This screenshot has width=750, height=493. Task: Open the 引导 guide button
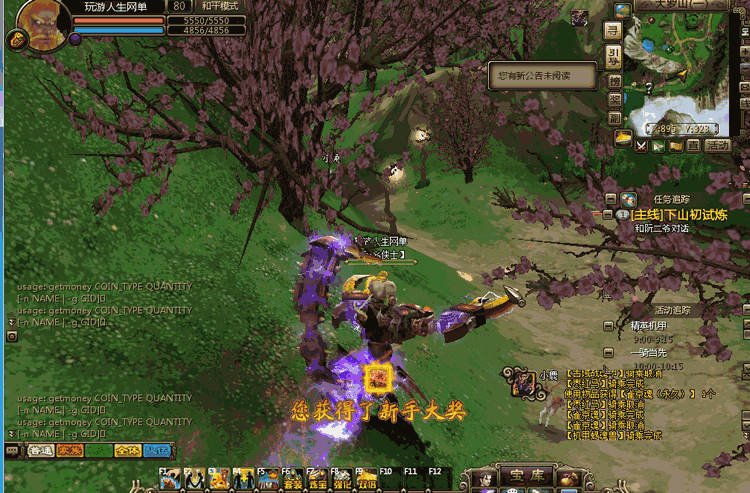pyautogui.click(x=613, y=55)
